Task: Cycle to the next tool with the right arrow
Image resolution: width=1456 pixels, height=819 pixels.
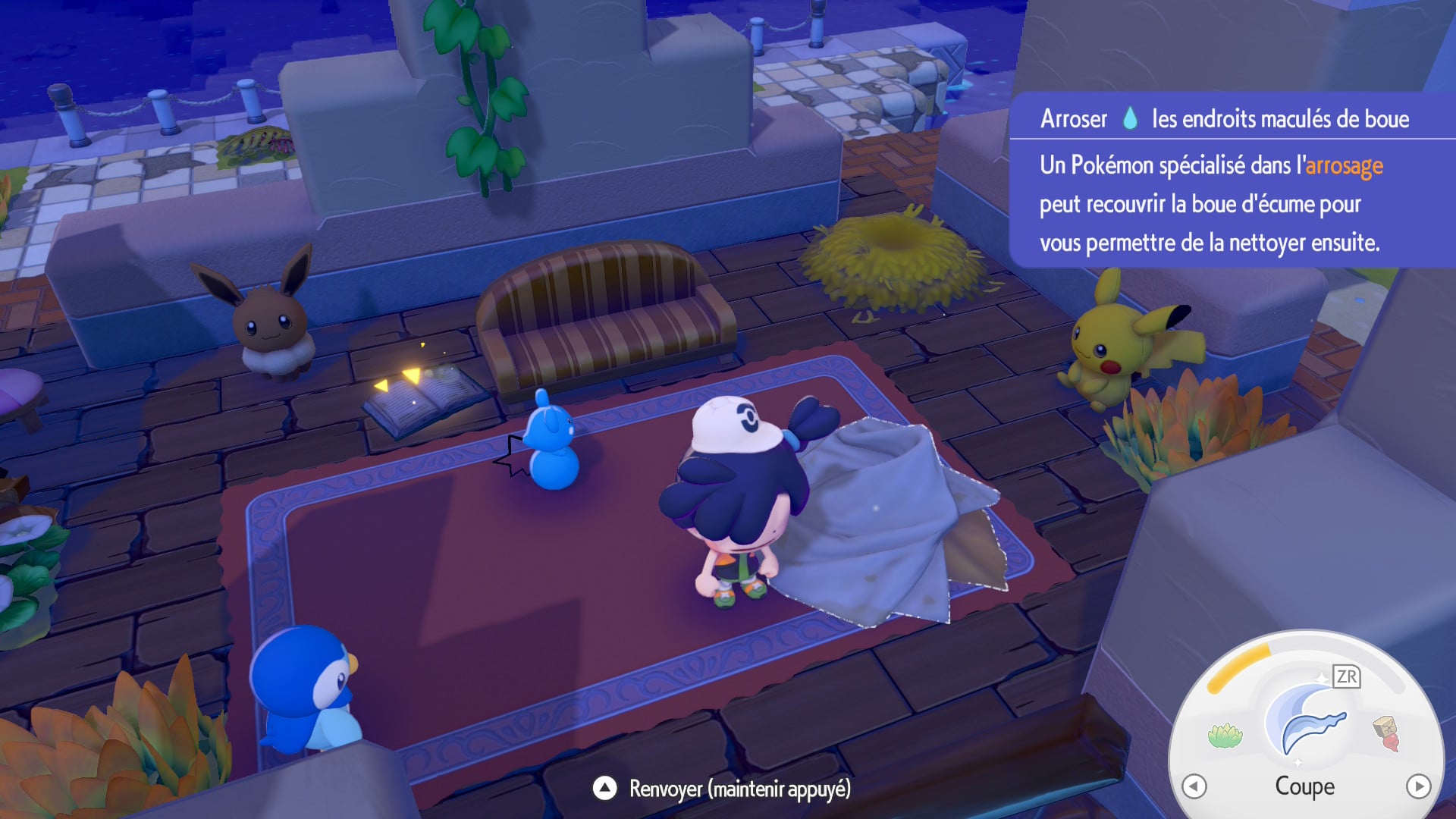Action: (x=1419, y=786)
